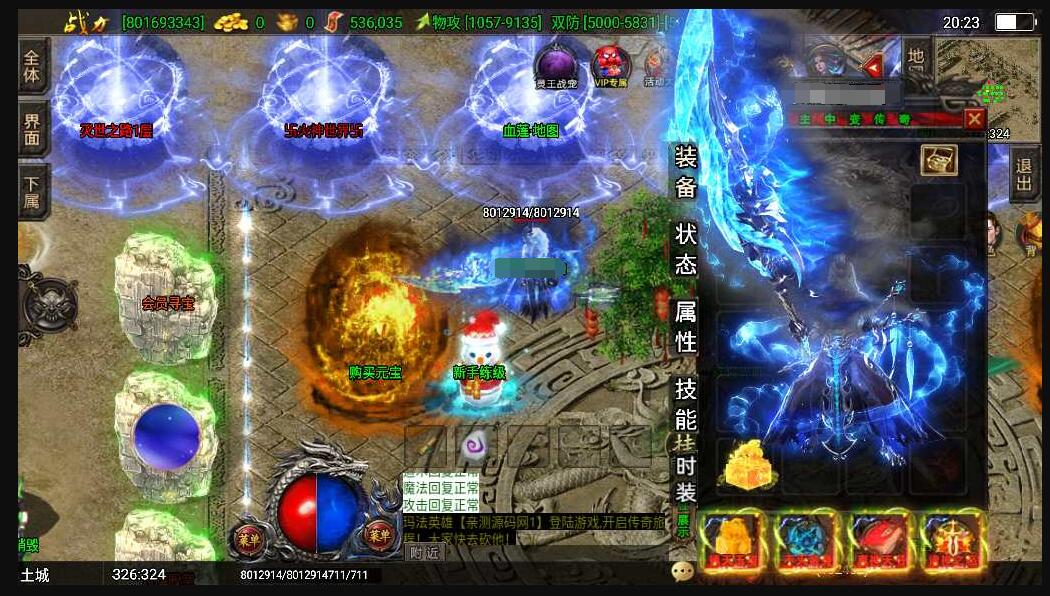Open the purple orb pet icon
Image resolution: width=1050 pixels, height=596 pixels.
pyautogui.click(x=554, y=65)
